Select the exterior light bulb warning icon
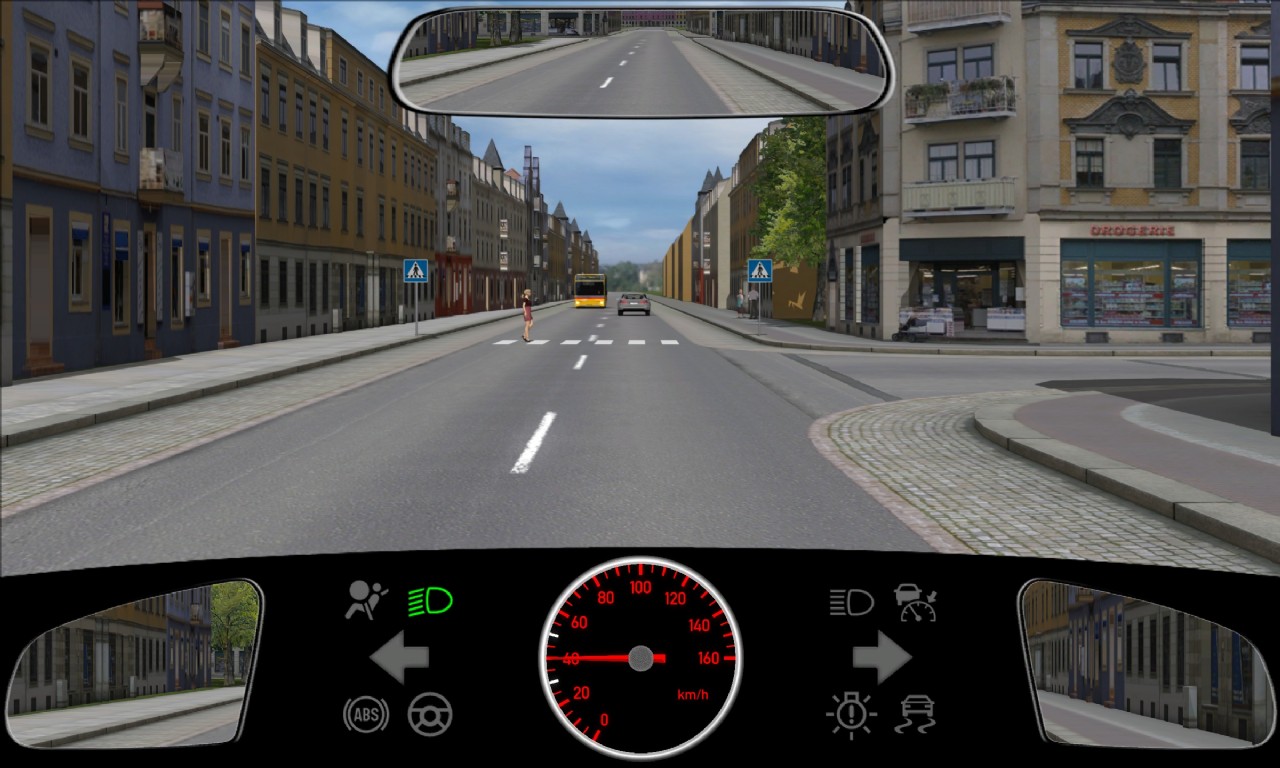Screen dimensions: 1280x768 851,714
